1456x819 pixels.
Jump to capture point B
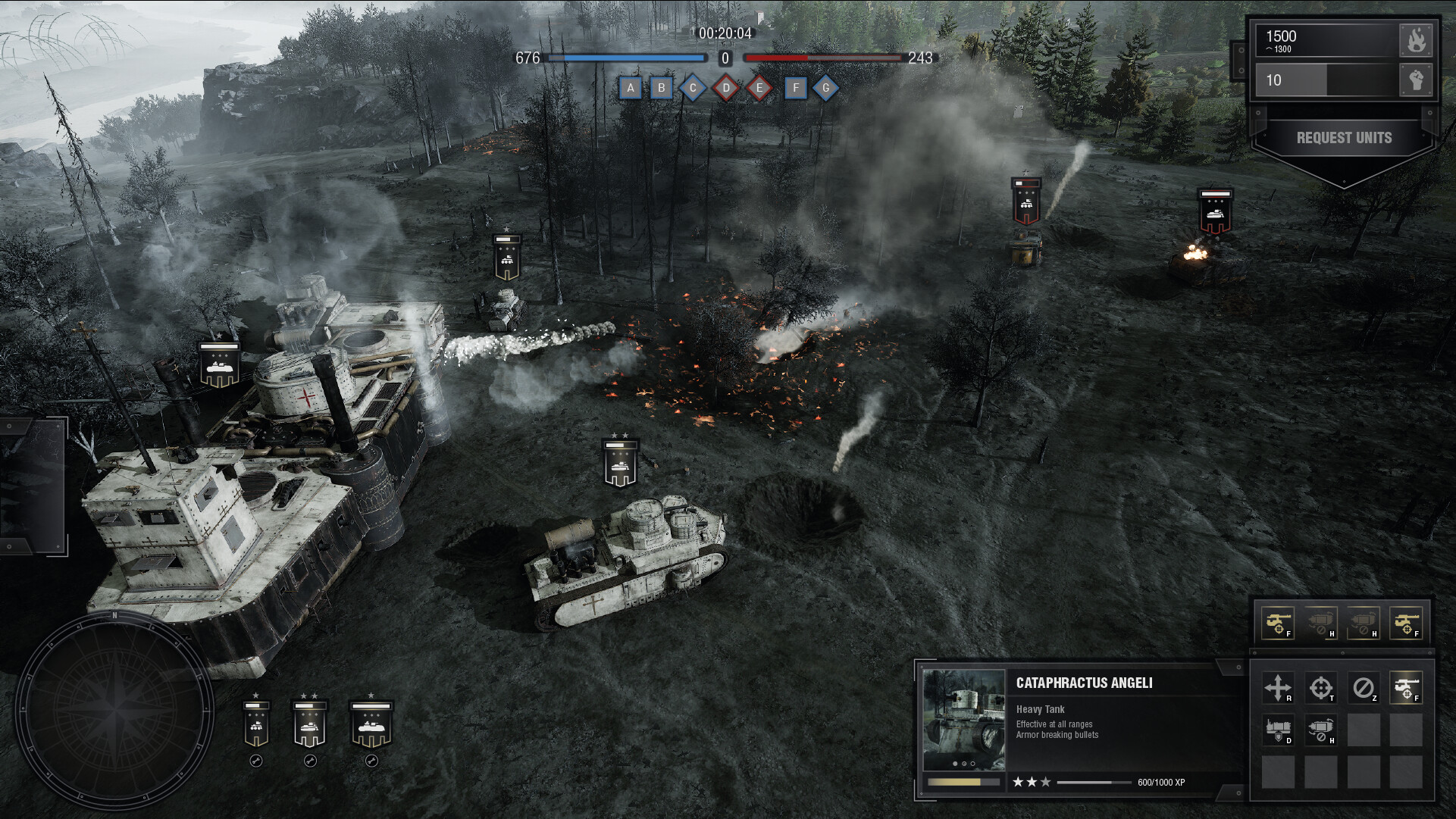[x=662, y=88]
